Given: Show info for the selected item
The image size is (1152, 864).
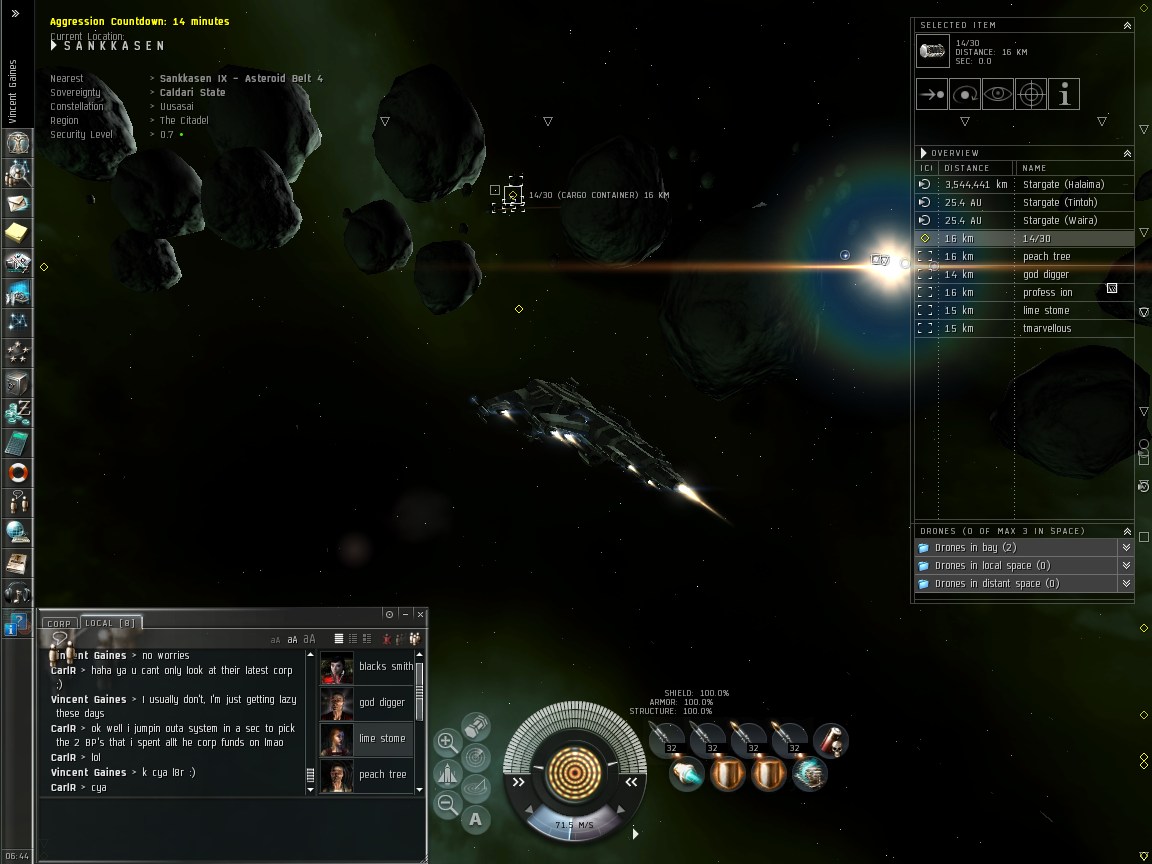Looking at the screenshot, I should point(1064,95).
